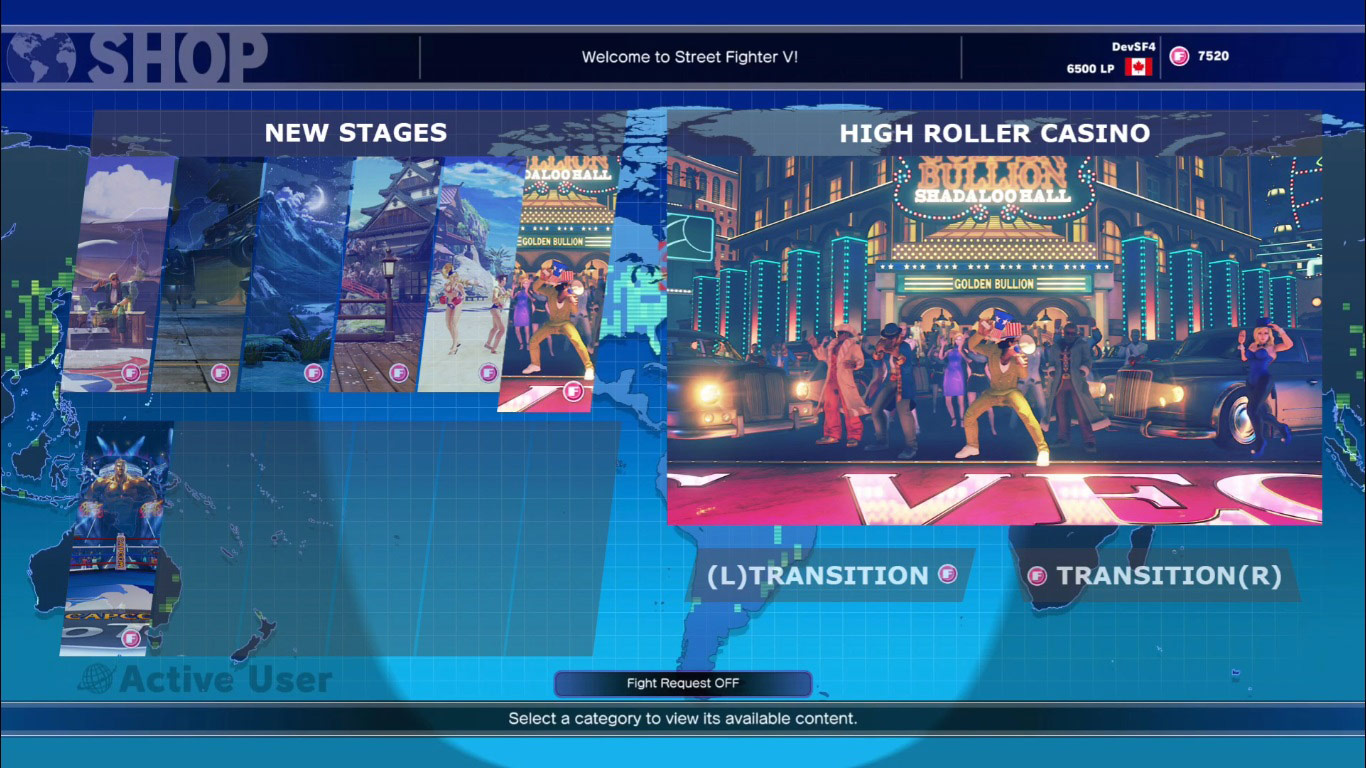
Task: Click the Fight Money coin icon beside 7520
Action: click(x=1179, y=58)
